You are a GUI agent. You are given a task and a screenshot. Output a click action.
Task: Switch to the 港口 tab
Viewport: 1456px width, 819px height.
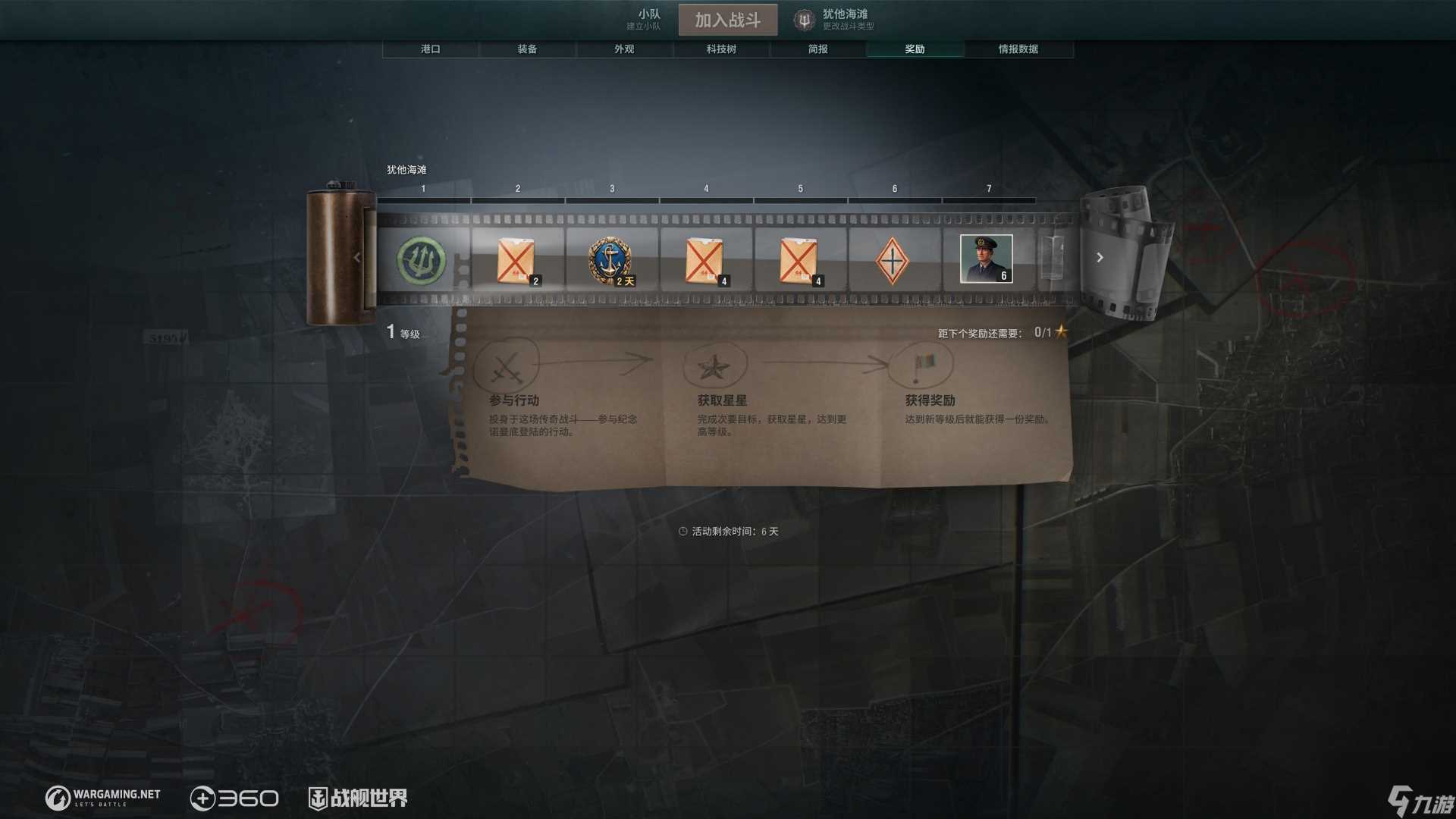click(430, 49)
